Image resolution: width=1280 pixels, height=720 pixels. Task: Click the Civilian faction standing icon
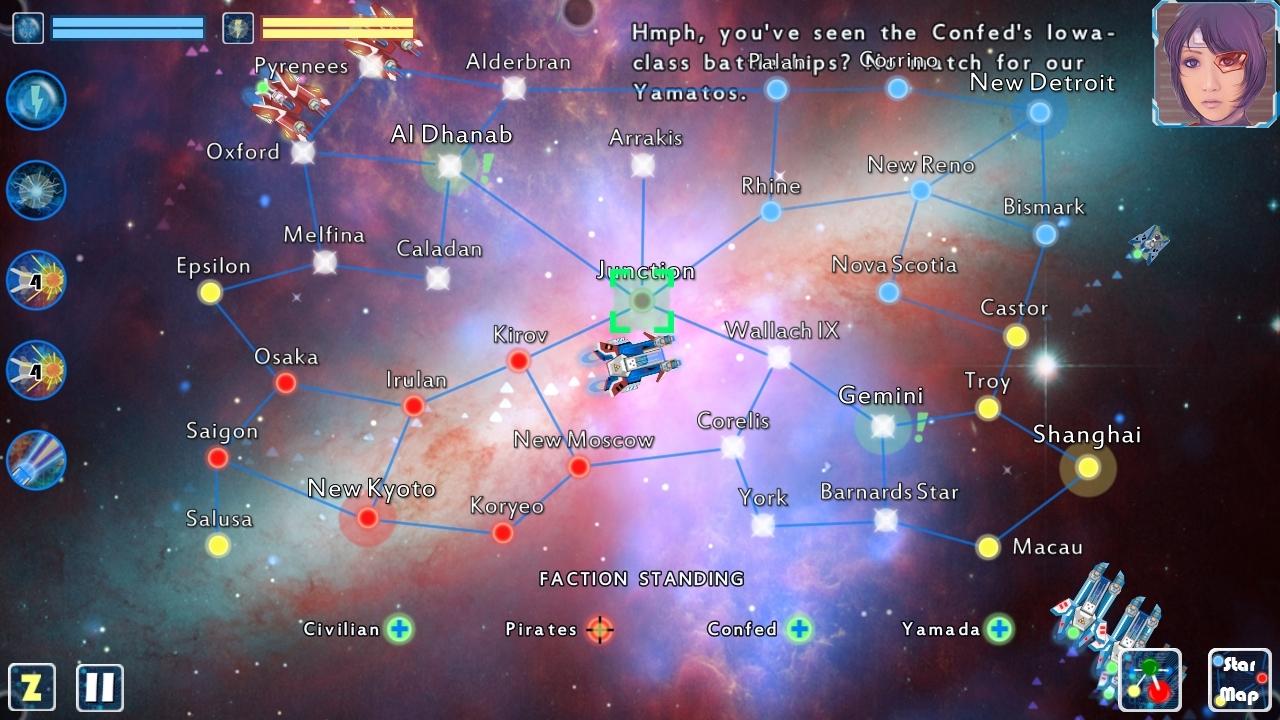click(398, 629)
